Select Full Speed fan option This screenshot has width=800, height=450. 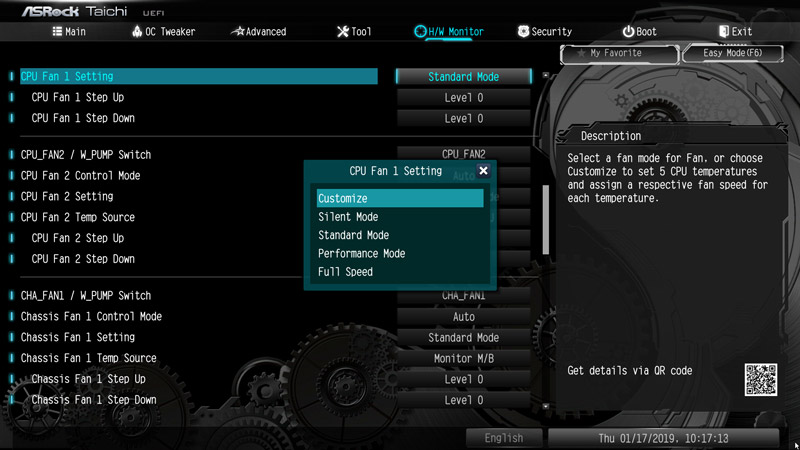click(x=345, y=272)
